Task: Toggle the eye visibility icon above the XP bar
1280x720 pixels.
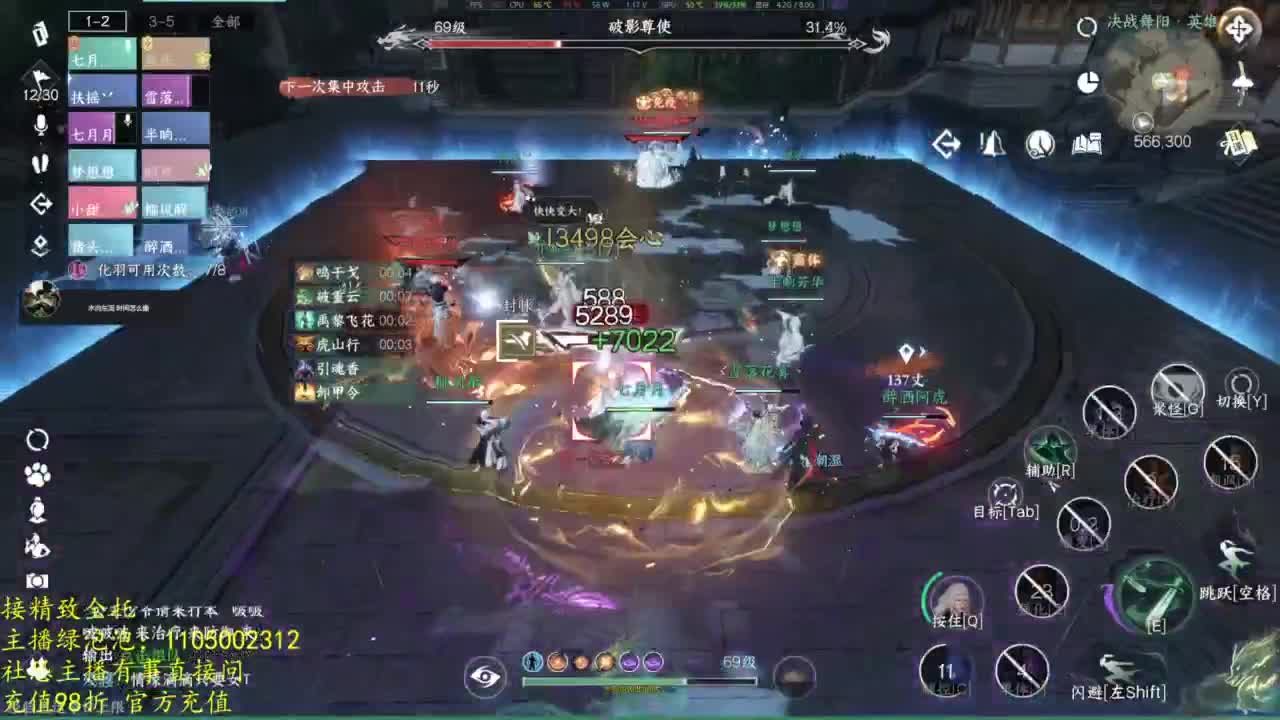Action: [483, 677]
